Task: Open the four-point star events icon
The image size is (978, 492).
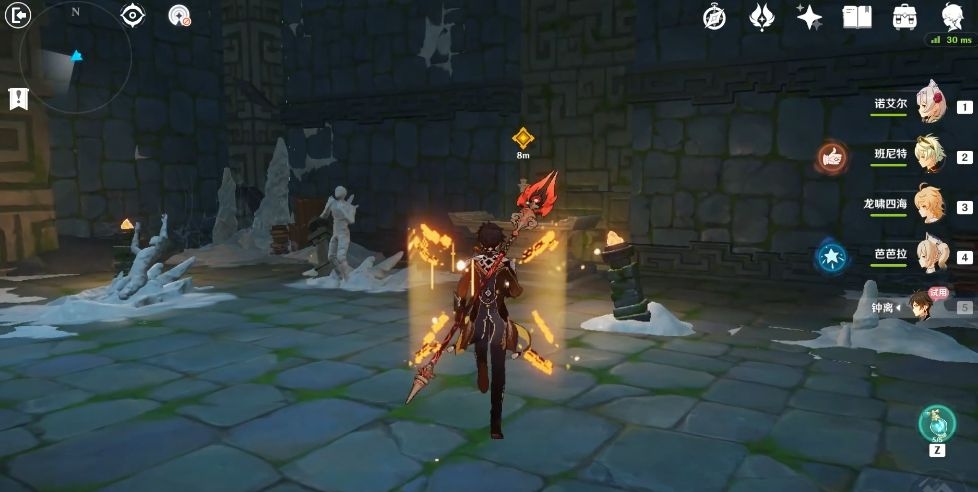Action: [x=808, y=17]
